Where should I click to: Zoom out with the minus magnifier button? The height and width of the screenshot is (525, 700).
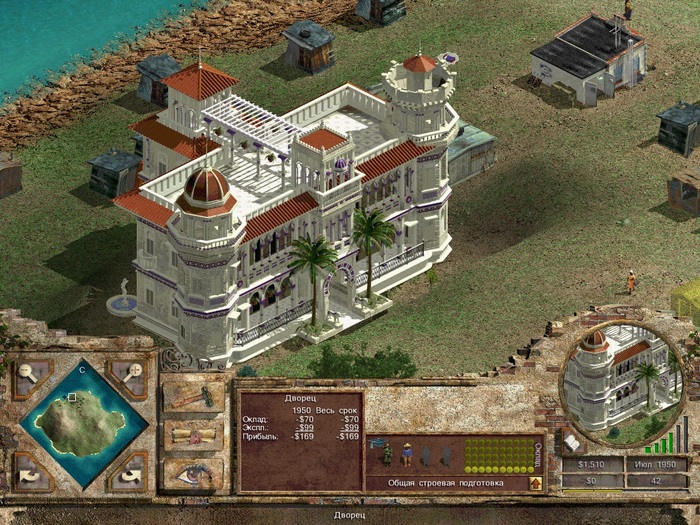(28, 373)
